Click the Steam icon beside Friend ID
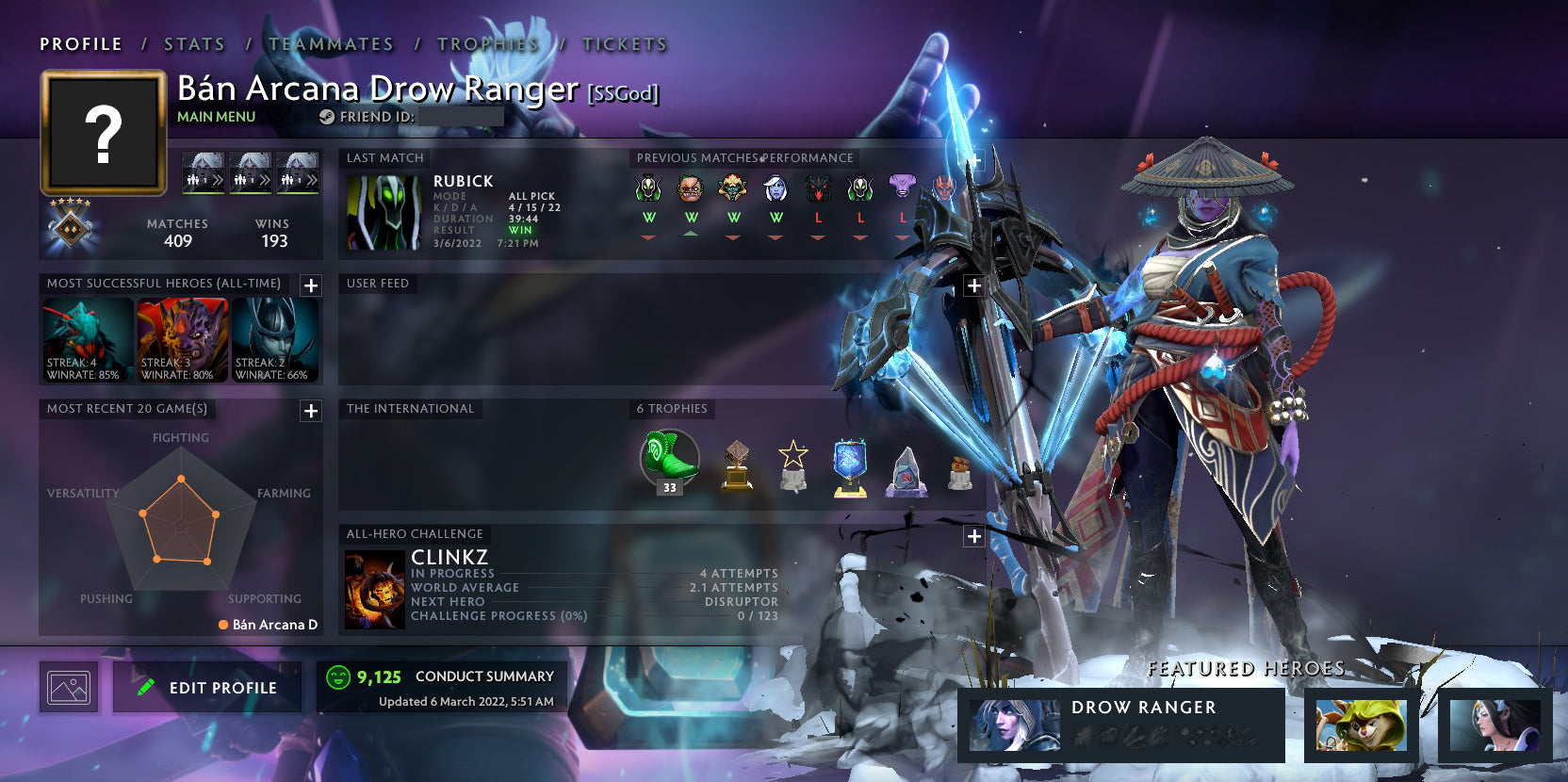Screen dimensions: 1568x782 (x=327, y=117)
